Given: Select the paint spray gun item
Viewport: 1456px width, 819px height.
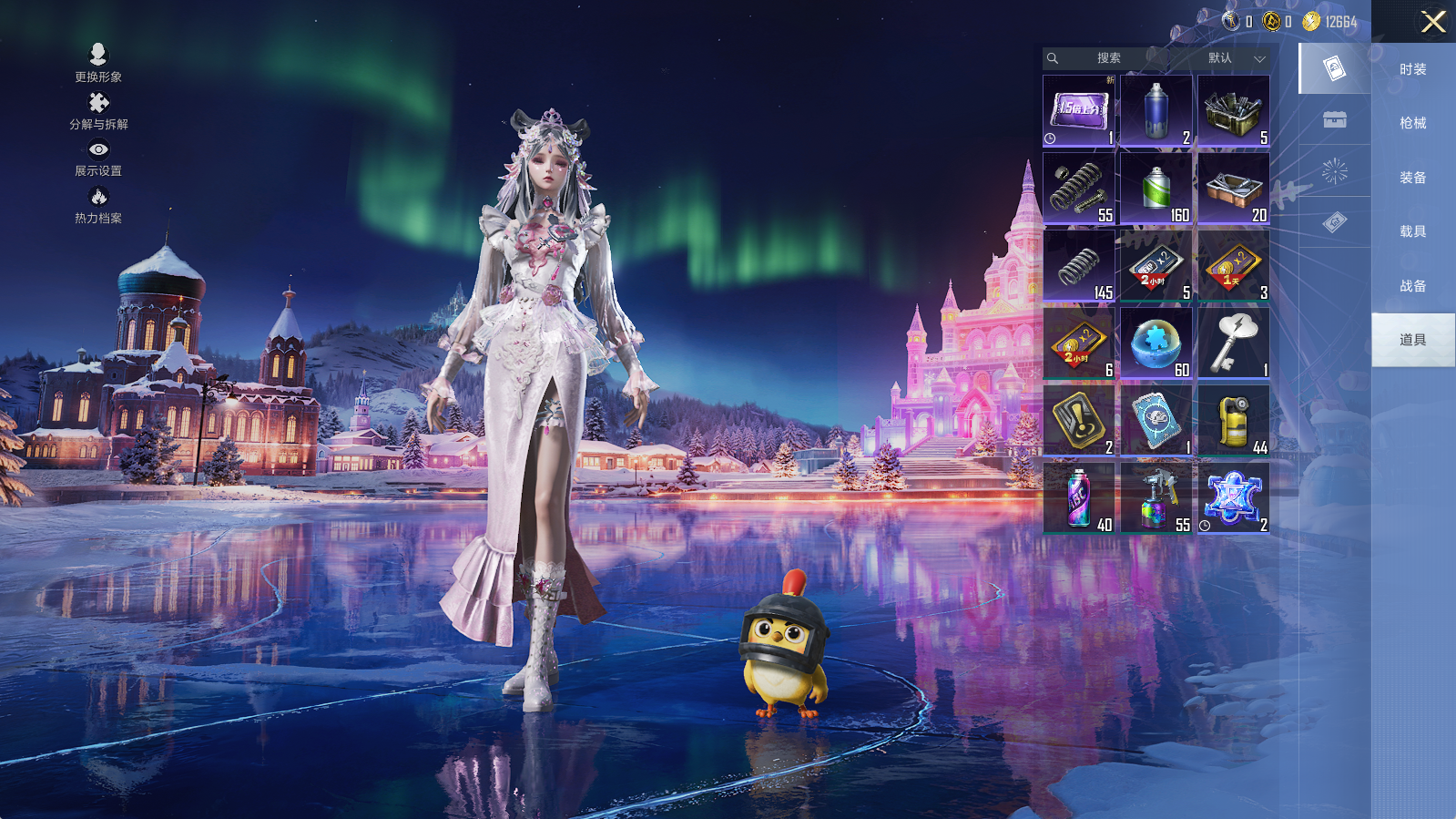Looking at the screenshot, I should click(1156, 497).
